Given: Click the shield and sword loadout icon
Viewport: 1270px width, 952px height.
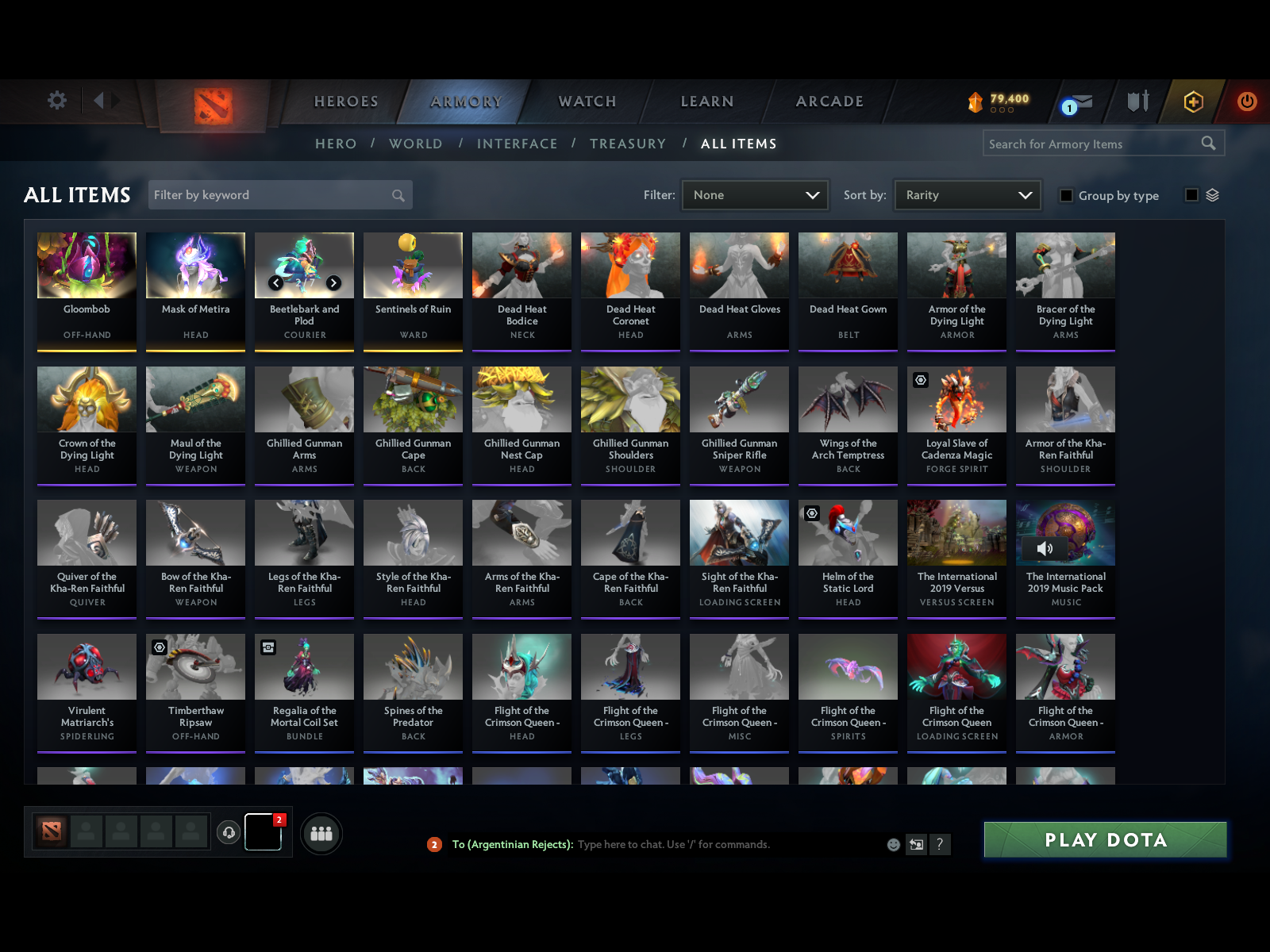Looking at the screenshot, I should pos(1137,102).
